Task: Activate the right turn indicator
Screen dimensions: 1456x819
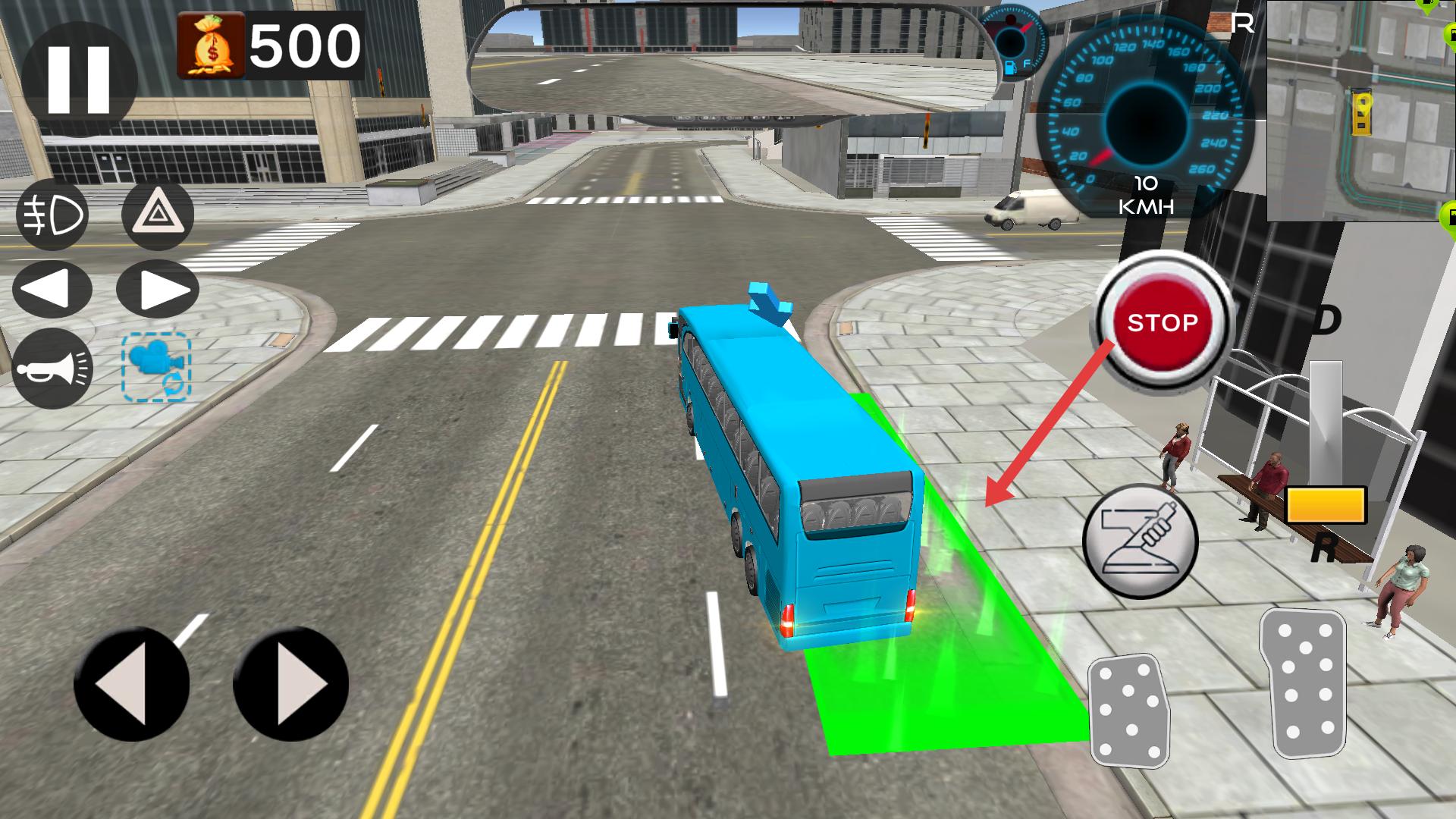Action: click(x=158, y=290)
